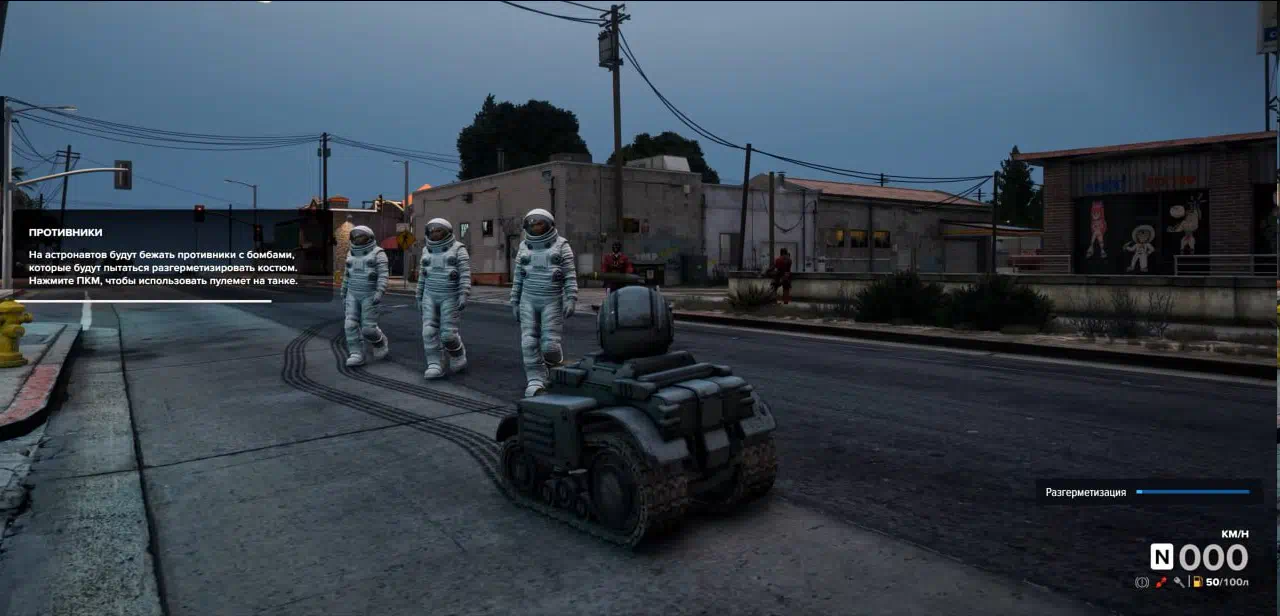1280x616 pixels.
Task: Click the handbrake indicator icon
Action: [x=1142, y=582]
